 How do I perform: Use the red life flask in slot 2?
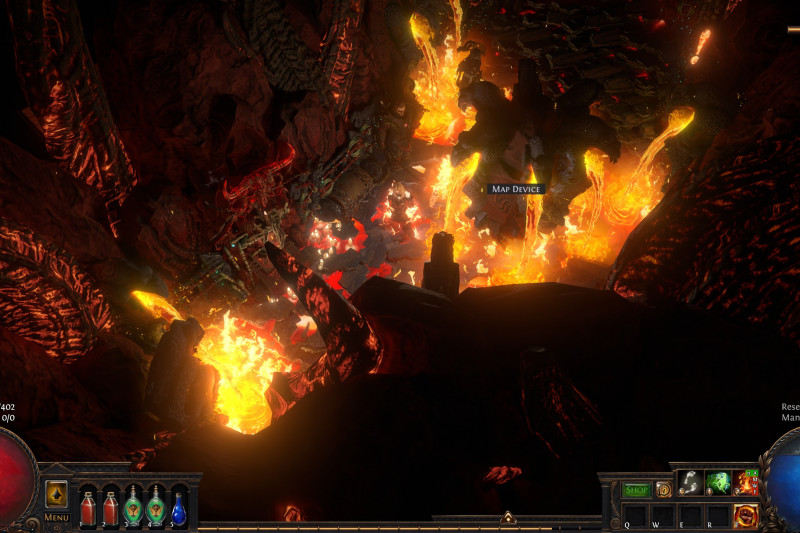point(111,508)
